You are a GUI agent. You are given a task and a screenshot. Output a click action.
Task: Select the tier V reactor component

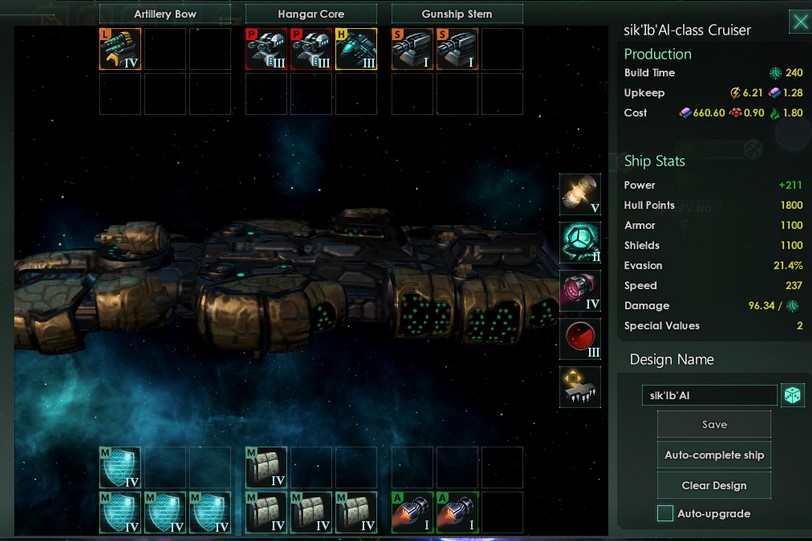pos(580,195)
